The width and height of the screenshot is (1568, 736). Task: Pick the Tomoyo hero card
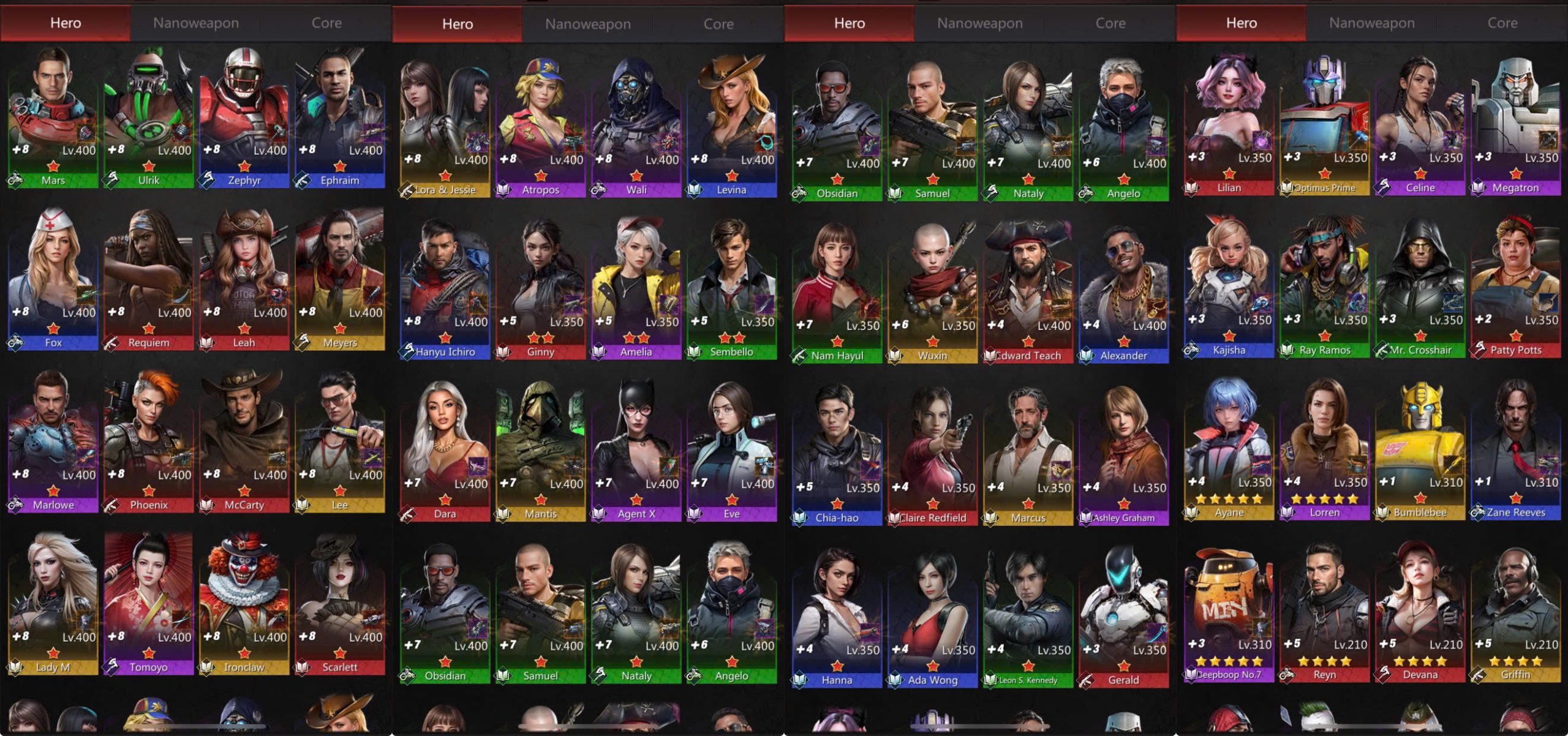coord(149,603)
